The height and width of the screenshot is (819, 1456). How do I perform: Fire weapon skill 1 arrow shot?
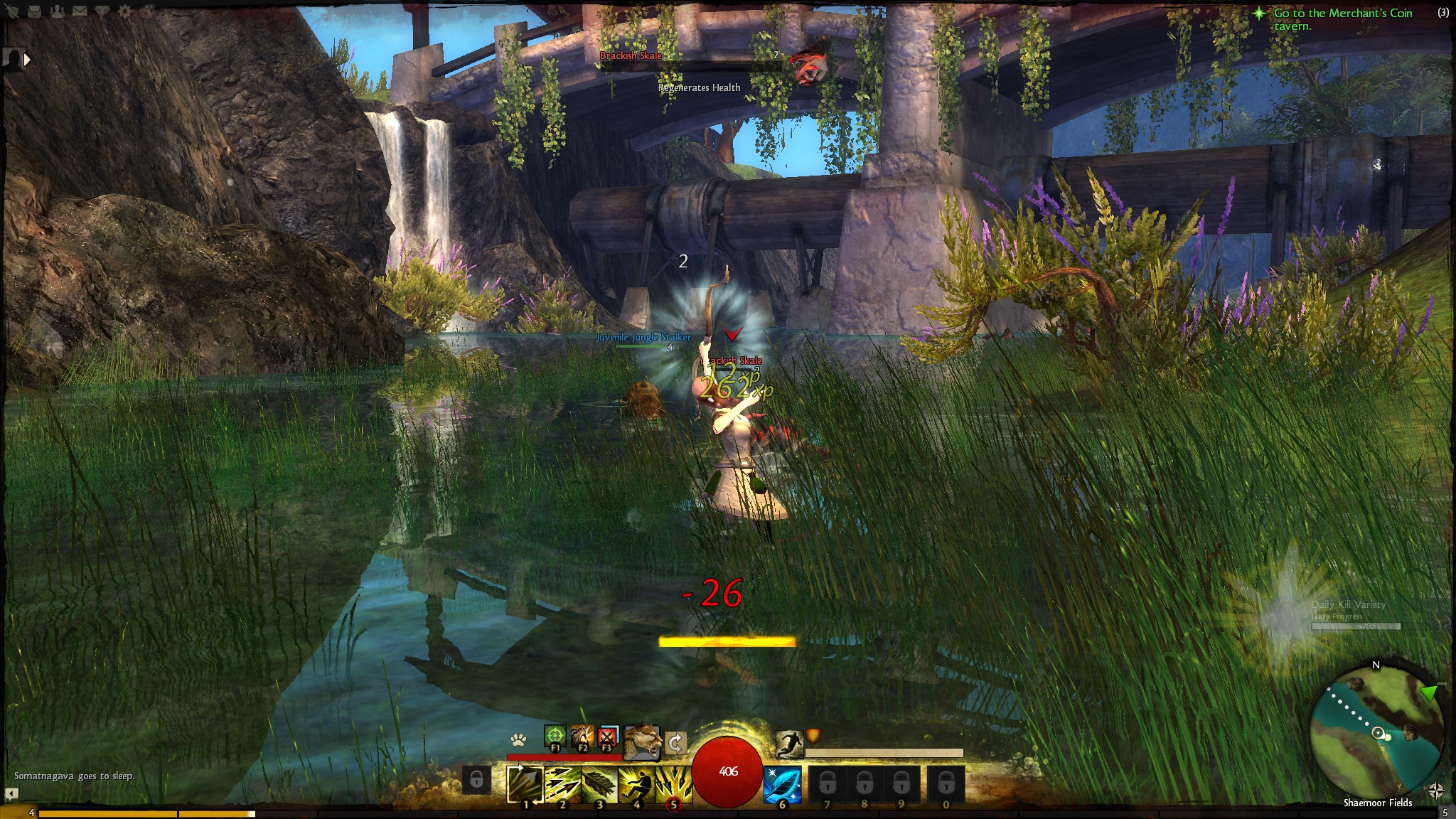coord(526,785)
